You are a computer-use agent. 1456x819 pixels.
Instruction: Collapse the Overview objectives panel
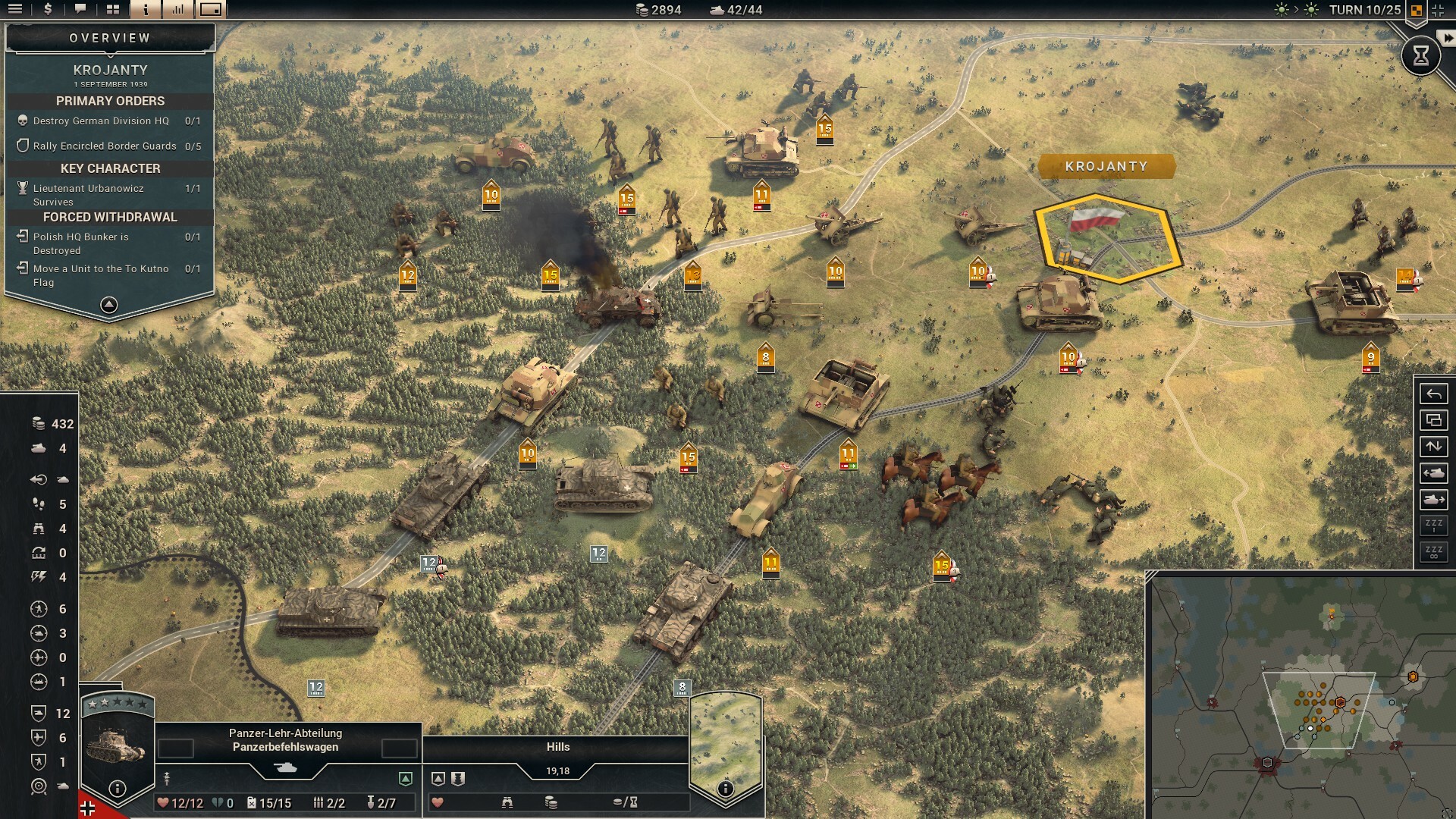tap(109, 305)
